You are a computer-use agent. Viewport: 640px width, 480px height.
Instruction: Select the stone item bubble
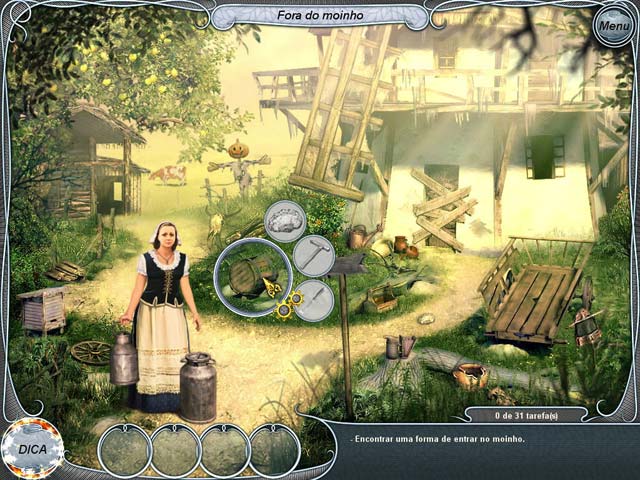coord(285,219)
